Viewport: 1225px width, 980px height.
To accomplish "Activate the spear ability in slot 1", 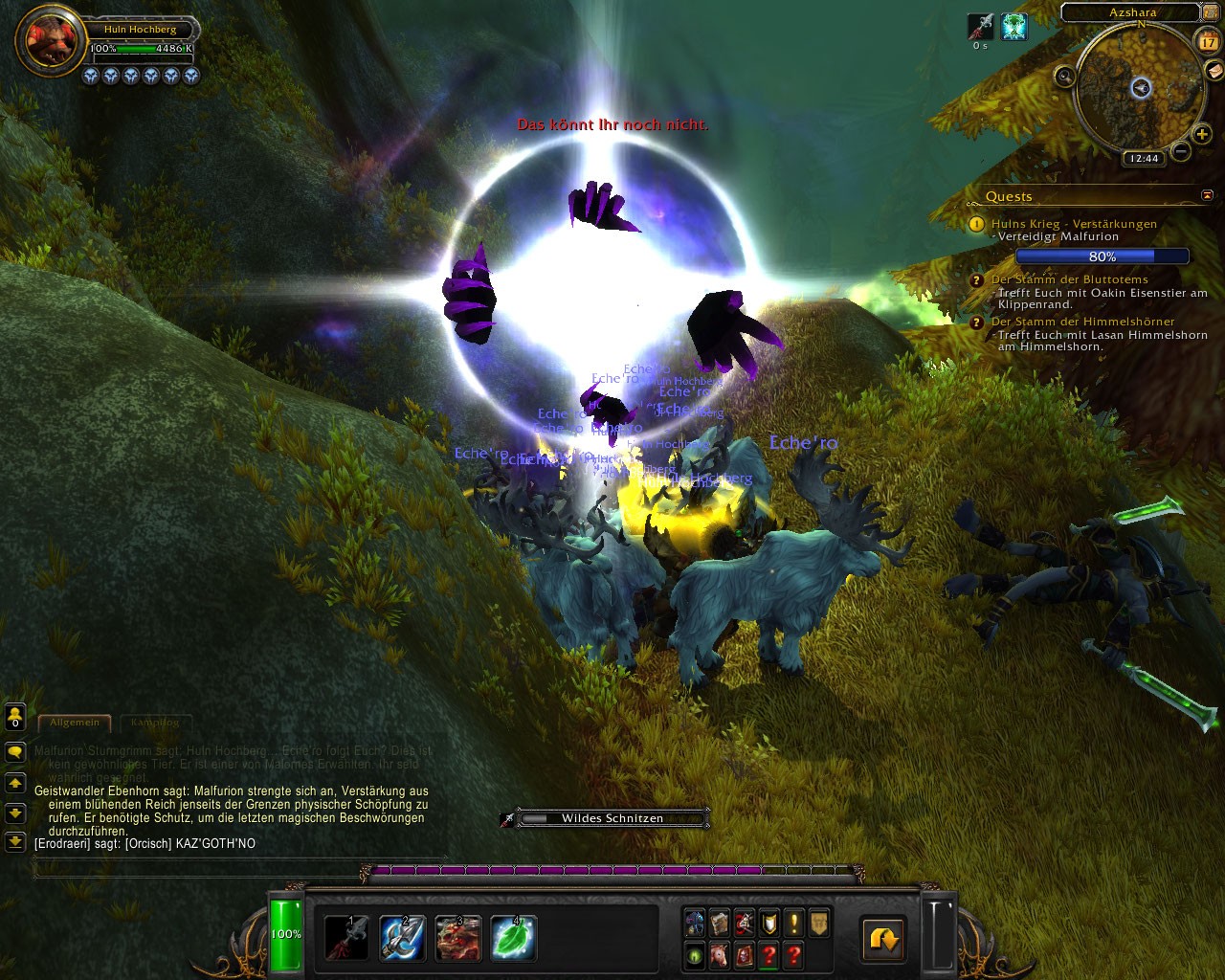I will (346, 938).
